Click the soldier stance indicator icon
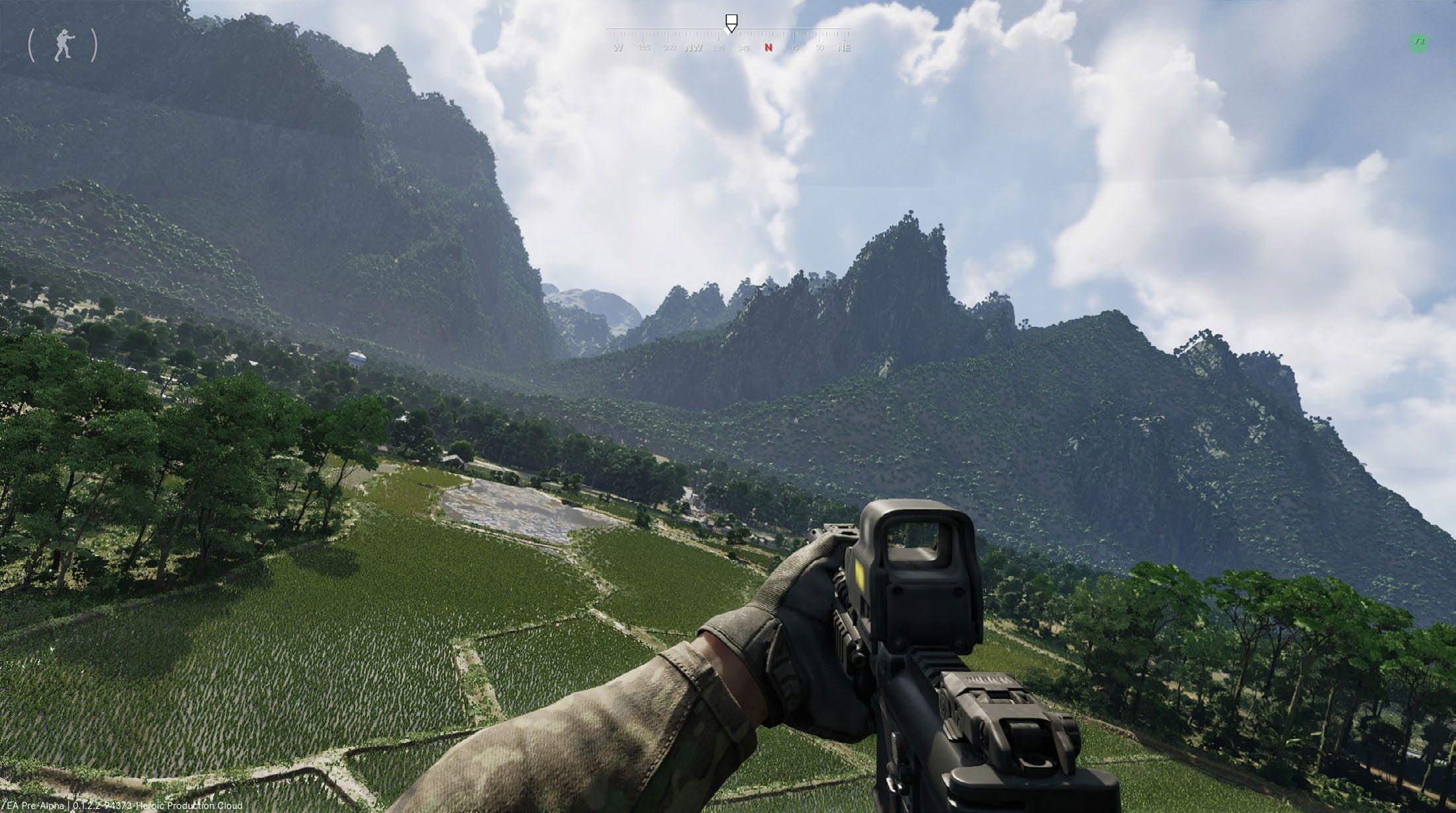This screenshot has height=813, width=1456. click(x=63, y=45)
